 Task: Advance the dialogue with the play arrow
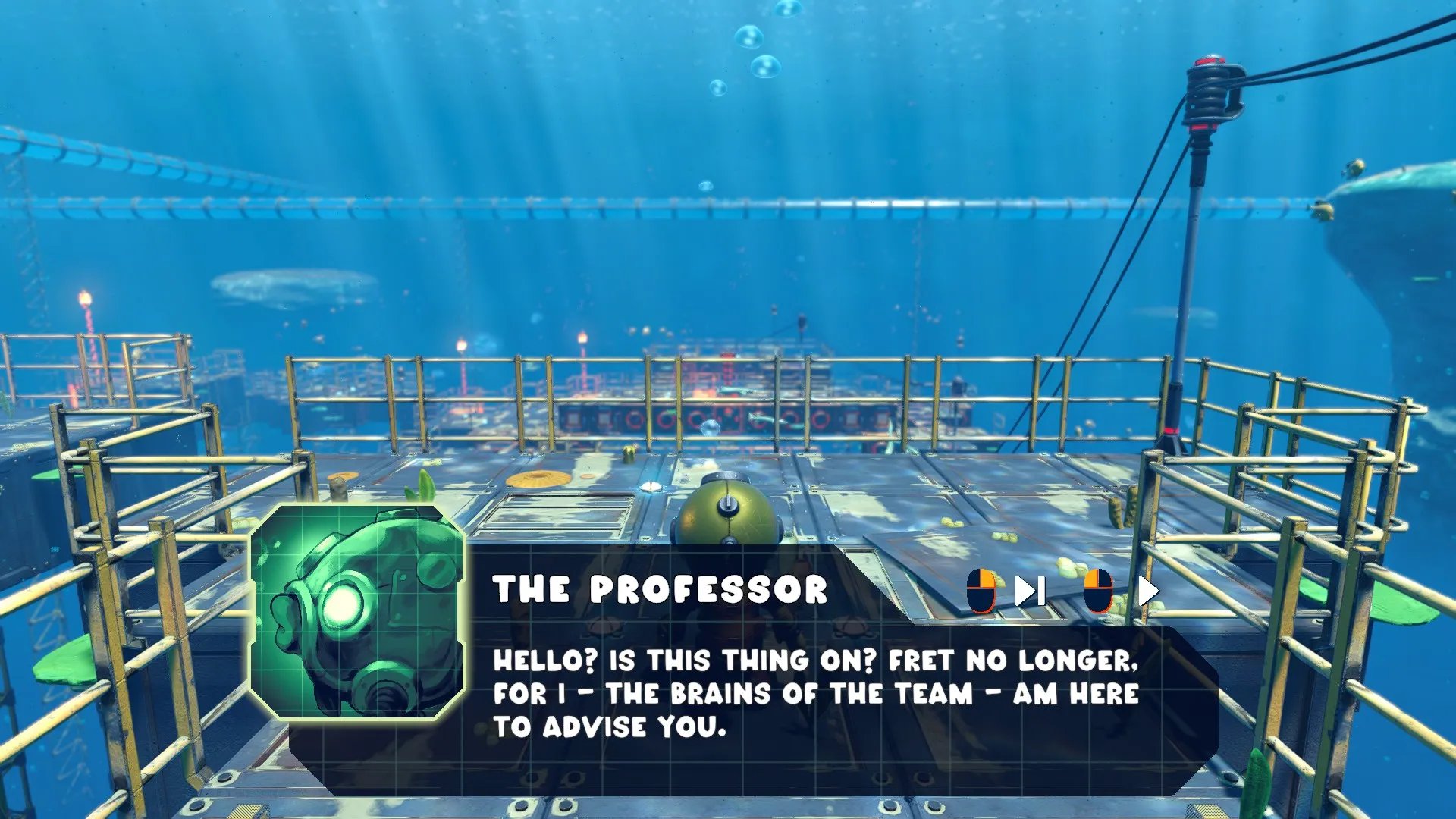(1148, 591)
